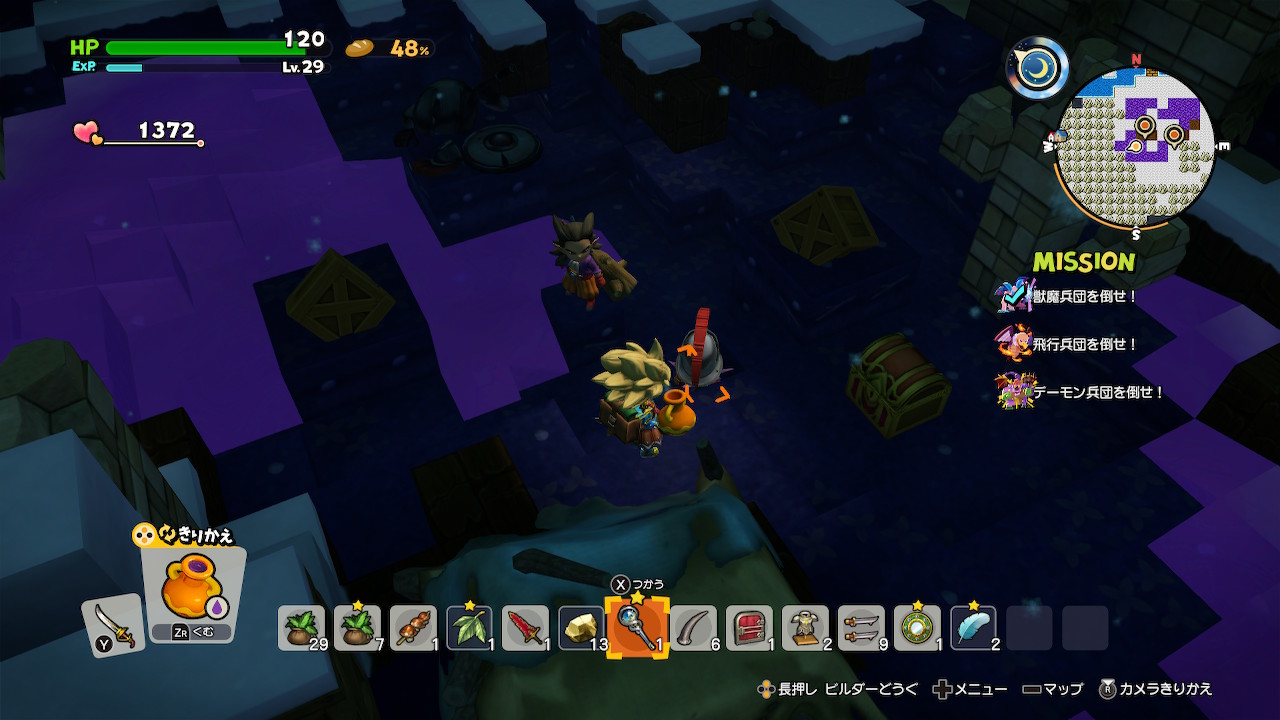Select the green leaf hotbar slot
Screen dimensions: 1280x720
[x=469, y=628]
